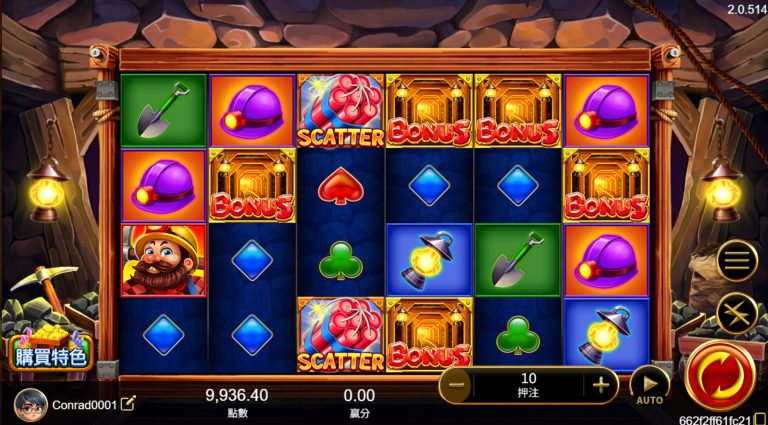
Task: Decrease the bet with the minus button
Action: tap(457, 385)
